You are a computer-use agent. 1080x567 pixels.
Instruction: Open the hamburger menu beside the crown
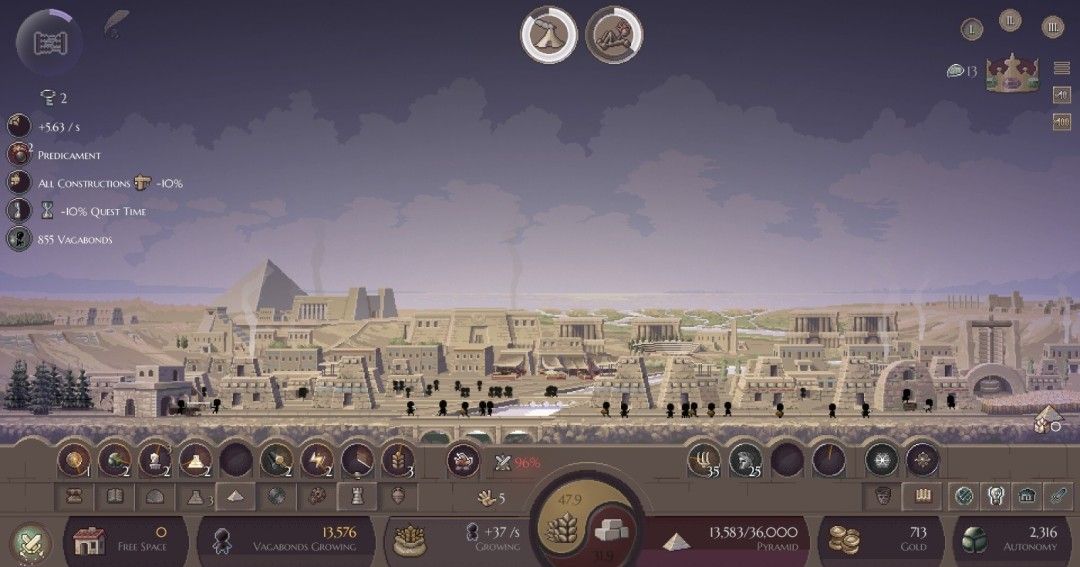(1062, 69)
